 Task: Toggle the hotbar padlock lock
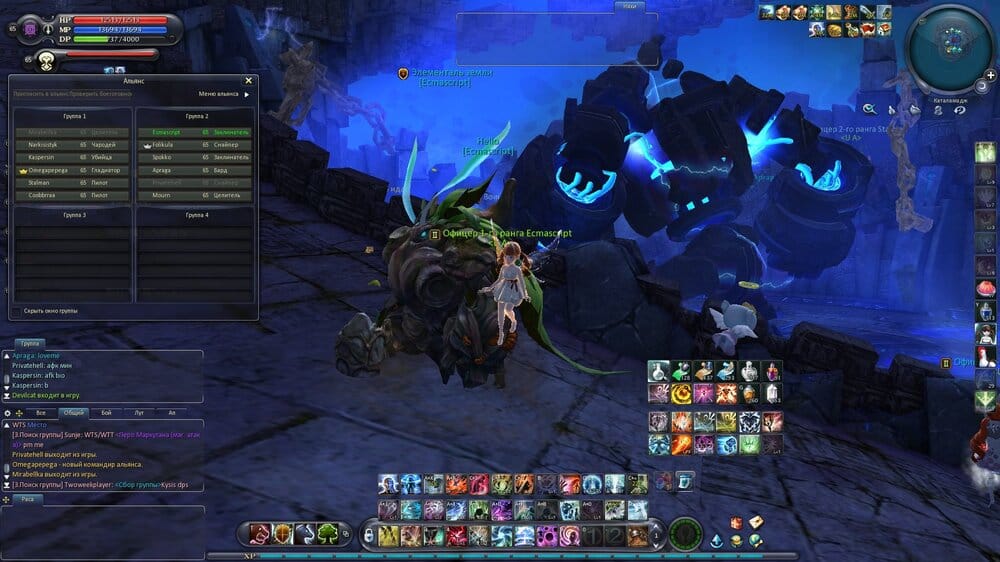pos(367,536)
